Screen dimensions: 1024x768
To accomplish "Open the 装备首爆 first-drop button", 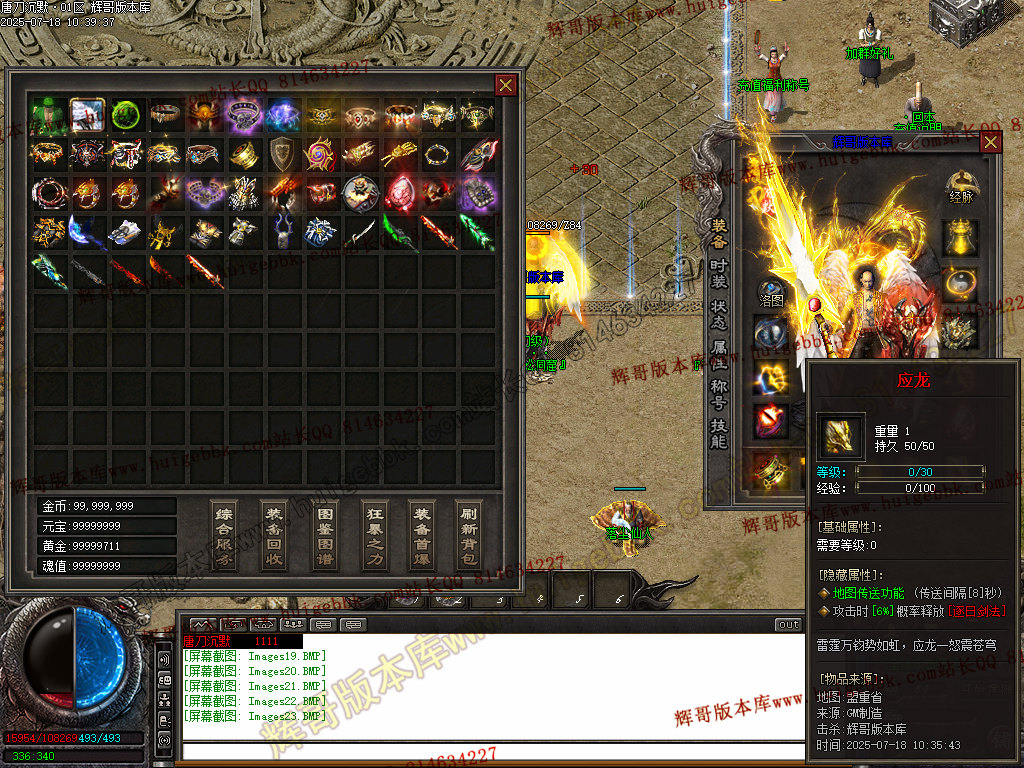I will pos(421,535).
